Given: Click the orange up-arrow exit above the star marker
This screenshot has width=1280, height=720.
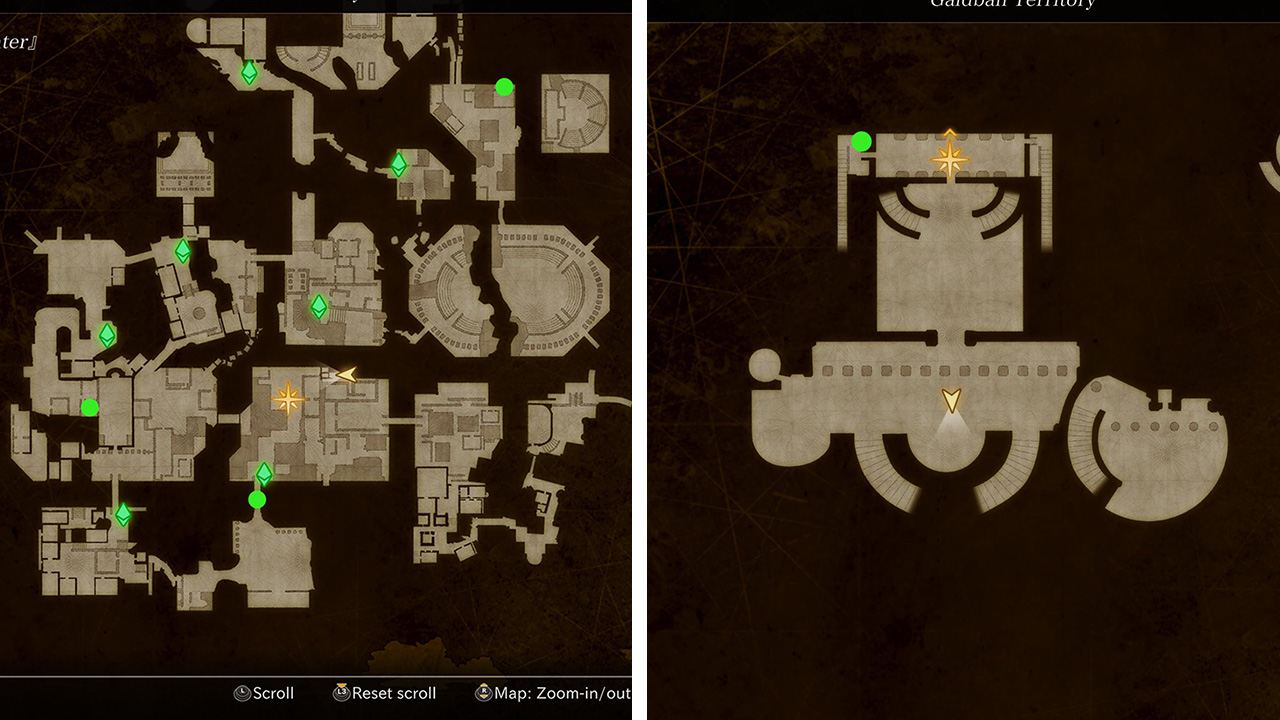Looking at the screenshot, I should click(948, 130).
